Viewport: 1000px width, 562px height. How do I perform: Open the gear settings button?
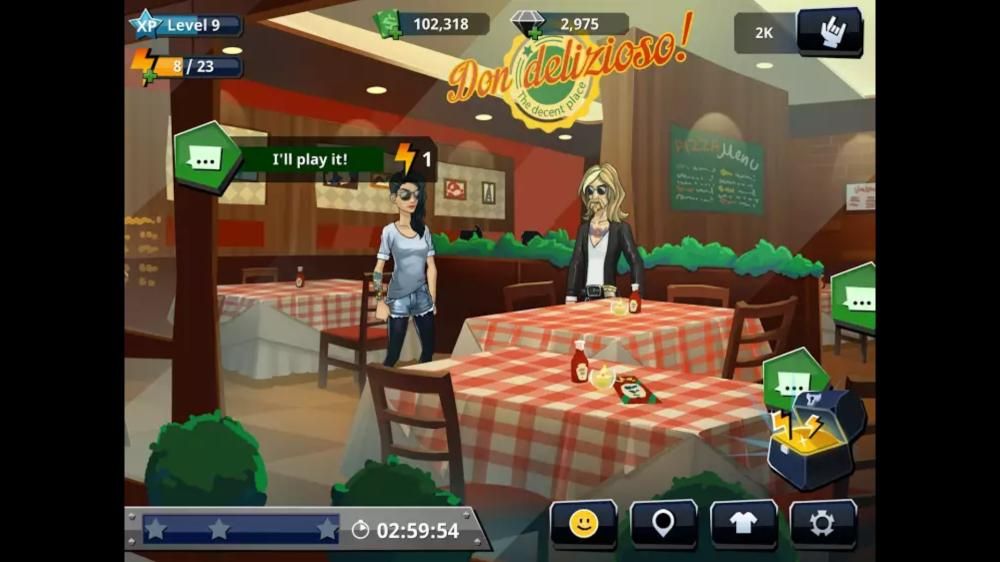click(822, 523)
